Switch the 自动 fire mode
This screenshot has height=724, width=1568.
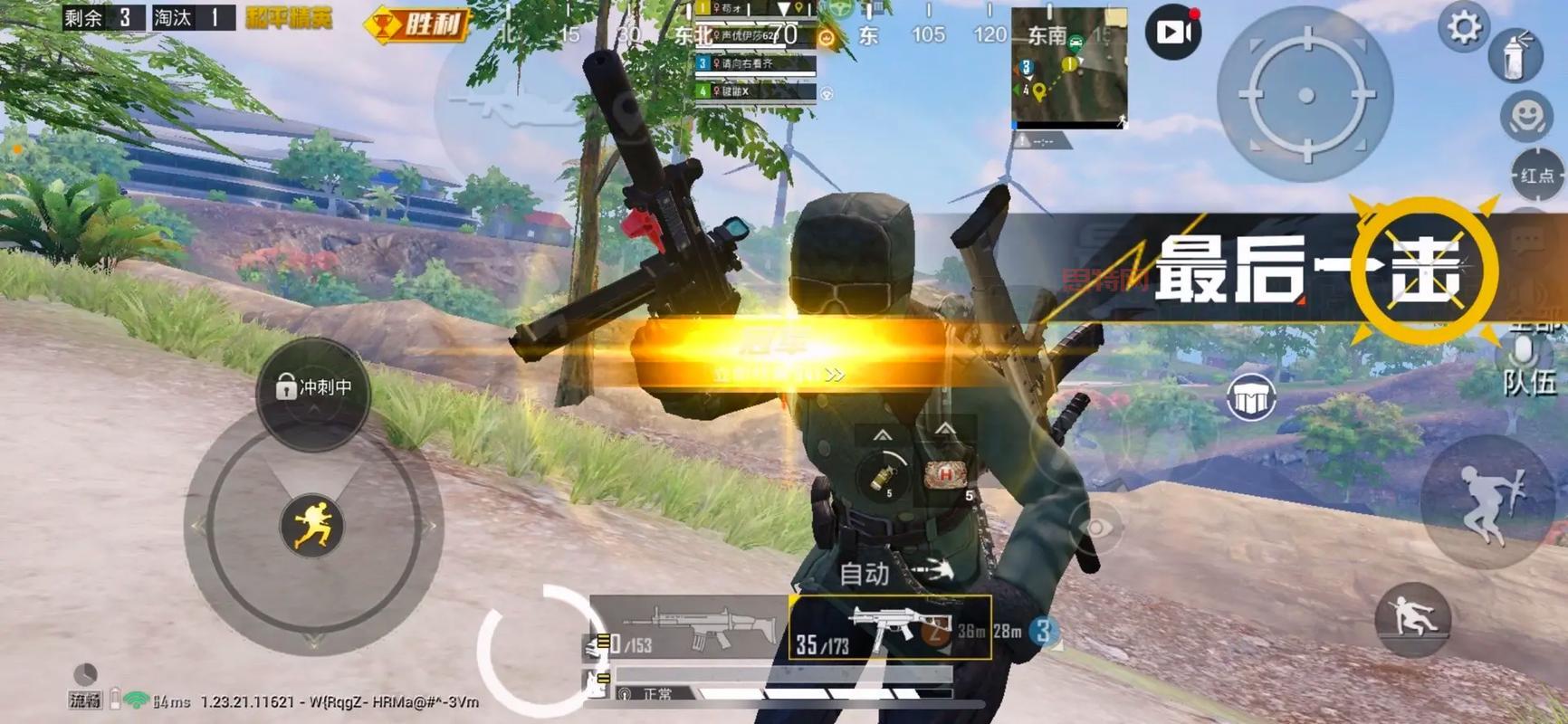(x=865, y=573)
